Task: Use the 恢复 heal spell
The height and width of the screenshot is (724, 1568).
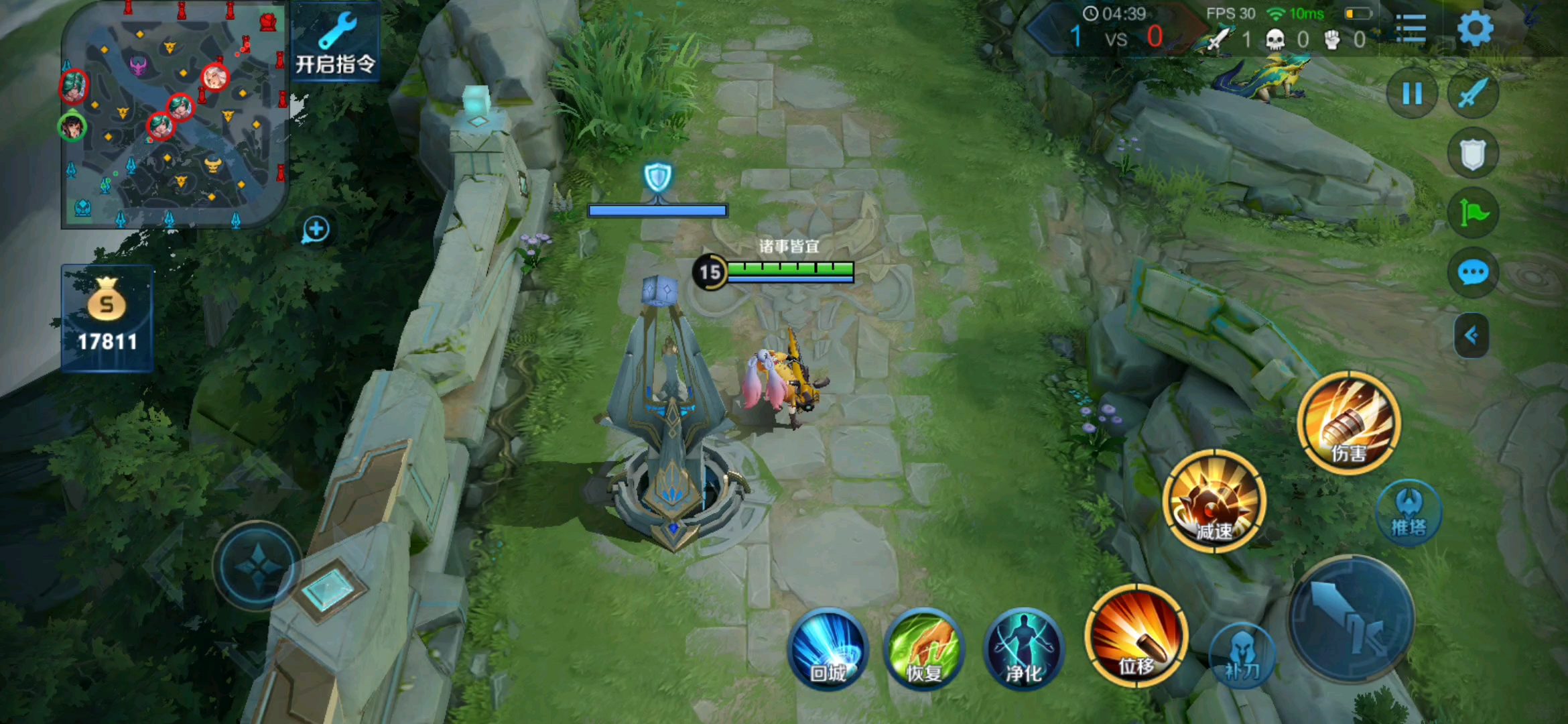Action: click(x=925, y=648)
